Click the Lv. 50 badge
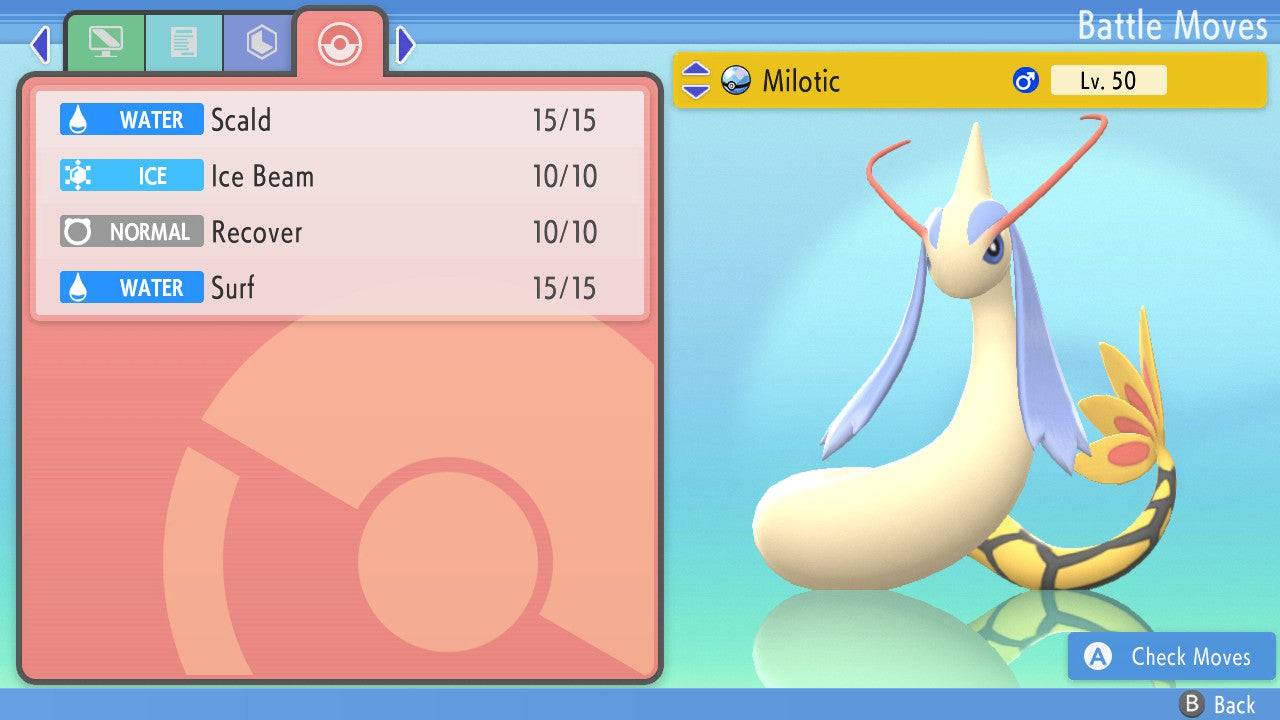The height and width of the screenshot is (720, 1280). click(x=1107, y=80)
